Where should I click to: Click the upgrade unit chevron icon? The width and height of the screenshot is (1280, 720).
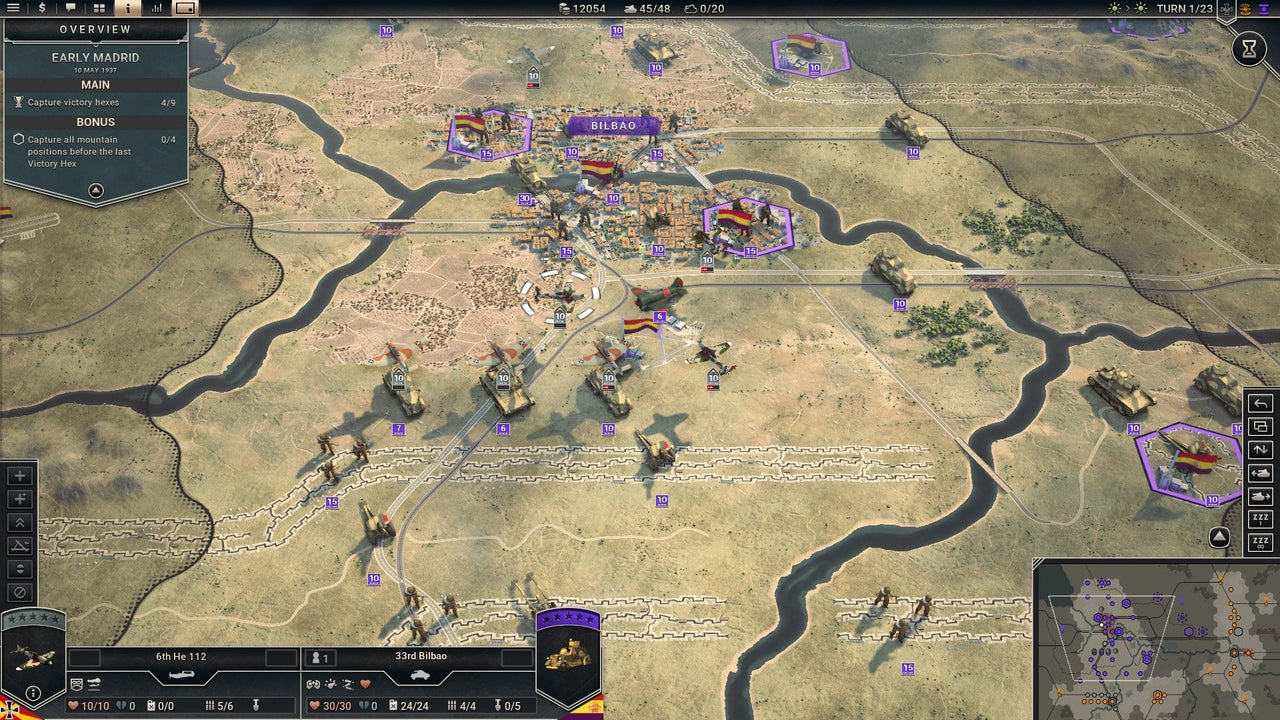[19, 522]
